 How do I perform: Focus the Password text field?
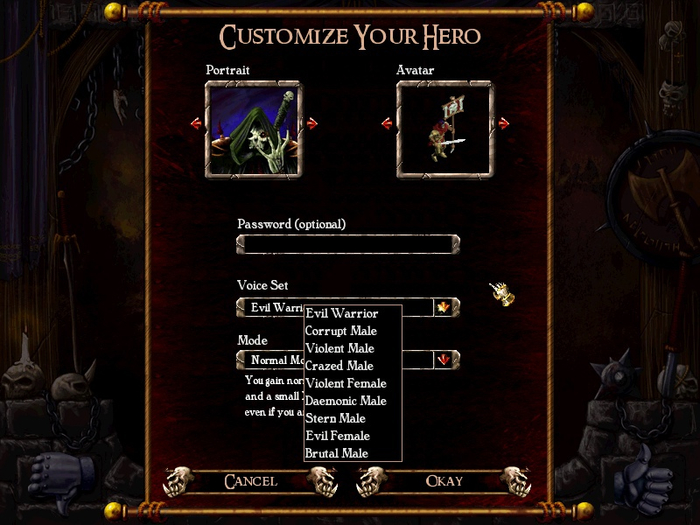(347, 244)
